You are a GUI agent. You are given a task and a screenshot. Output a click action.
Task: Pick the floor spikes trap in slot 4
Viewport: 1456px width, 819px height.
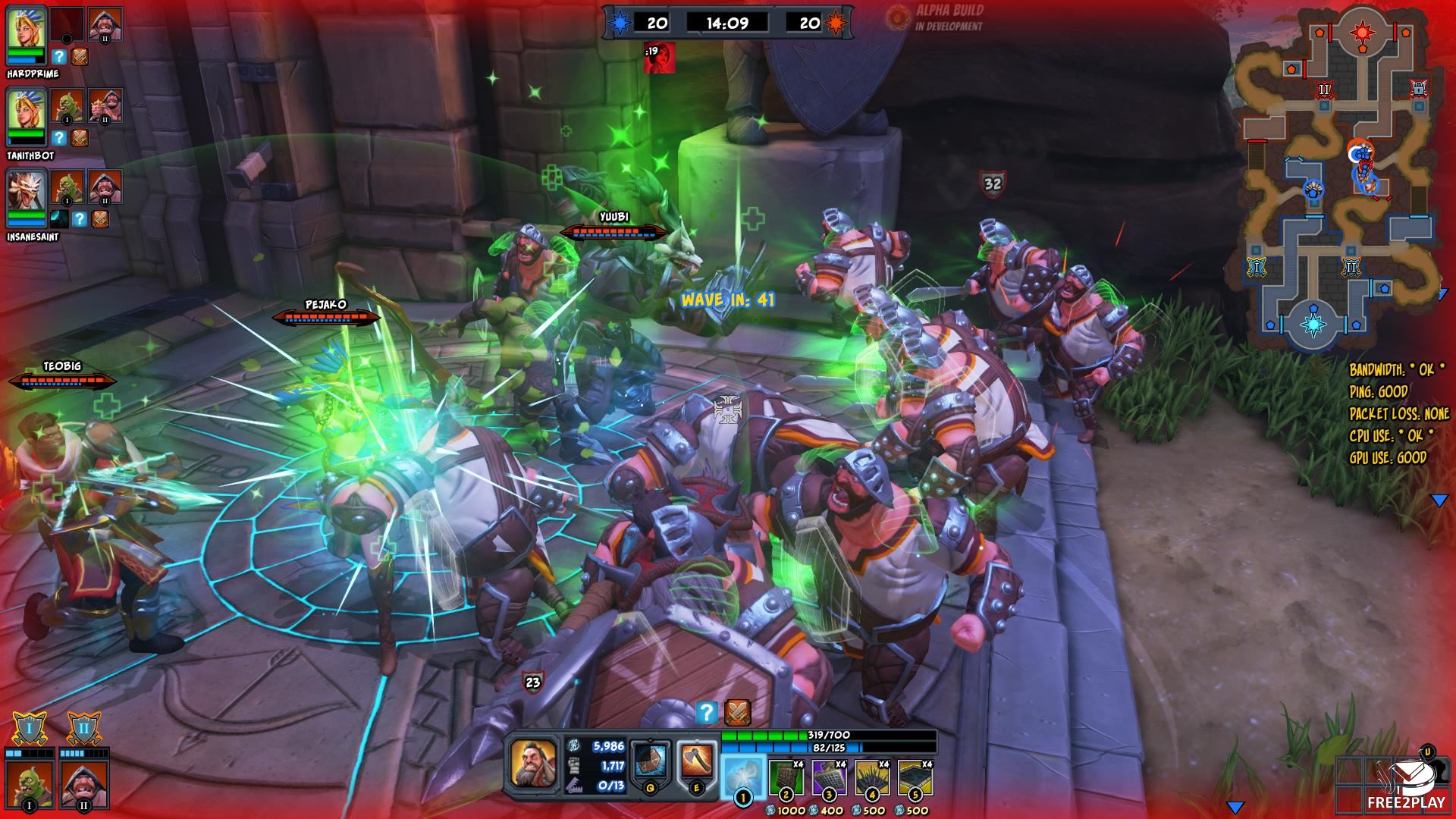[873, 780]
